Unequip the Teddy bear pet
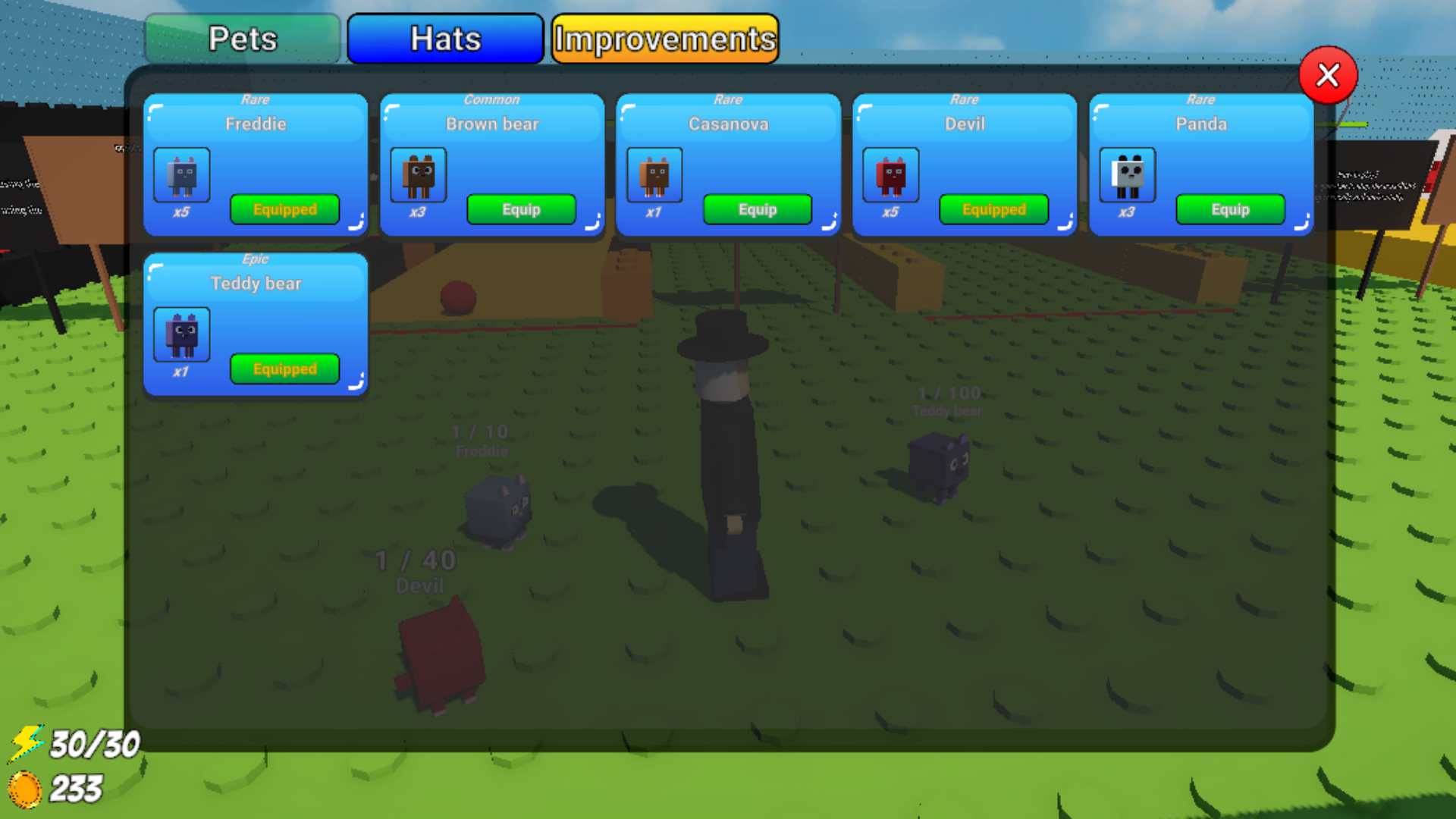1456x819 pixels. [284, 369]
